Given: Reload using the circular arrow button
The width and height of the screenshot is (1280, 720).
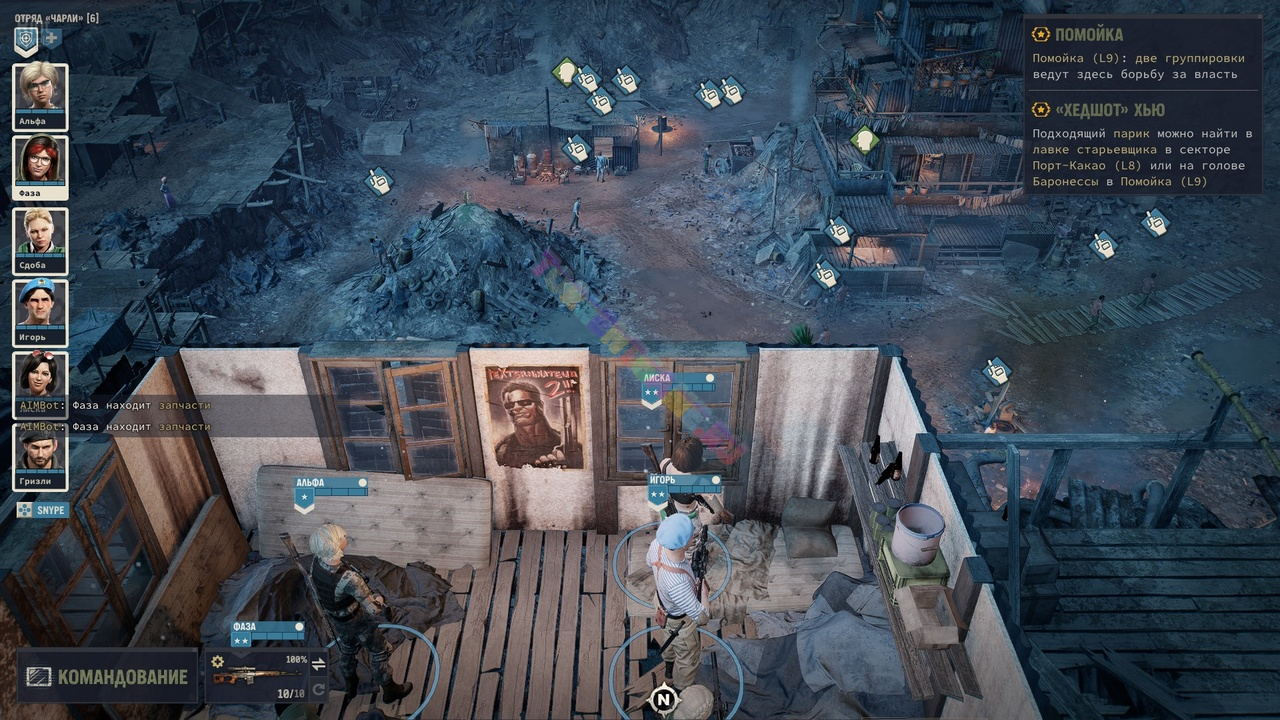Looking at the screenshot, I should pos(319,690).
